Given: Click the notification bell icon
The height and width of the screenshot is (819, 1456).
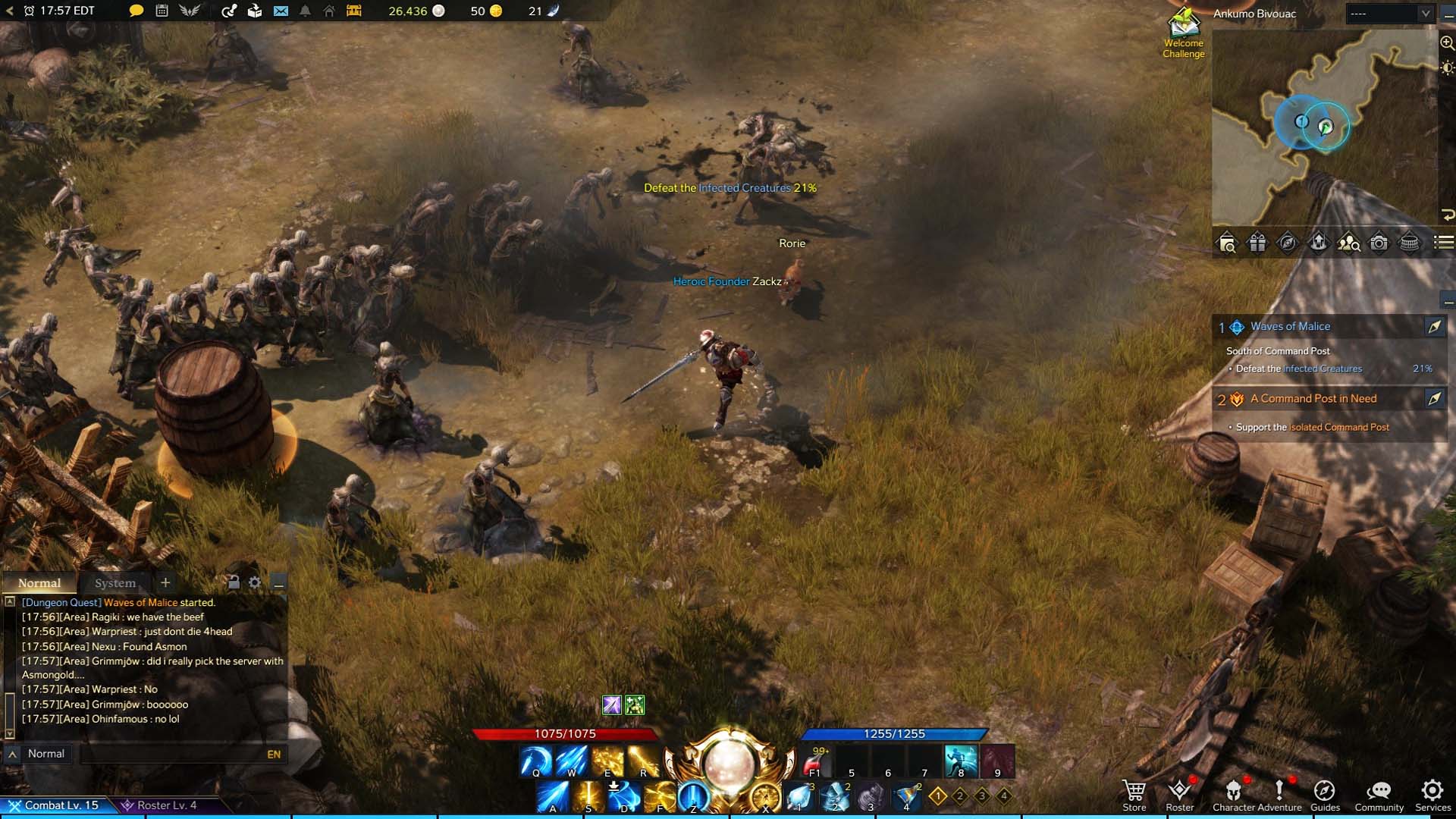Looking at the screenshot, I should (306, 11).
